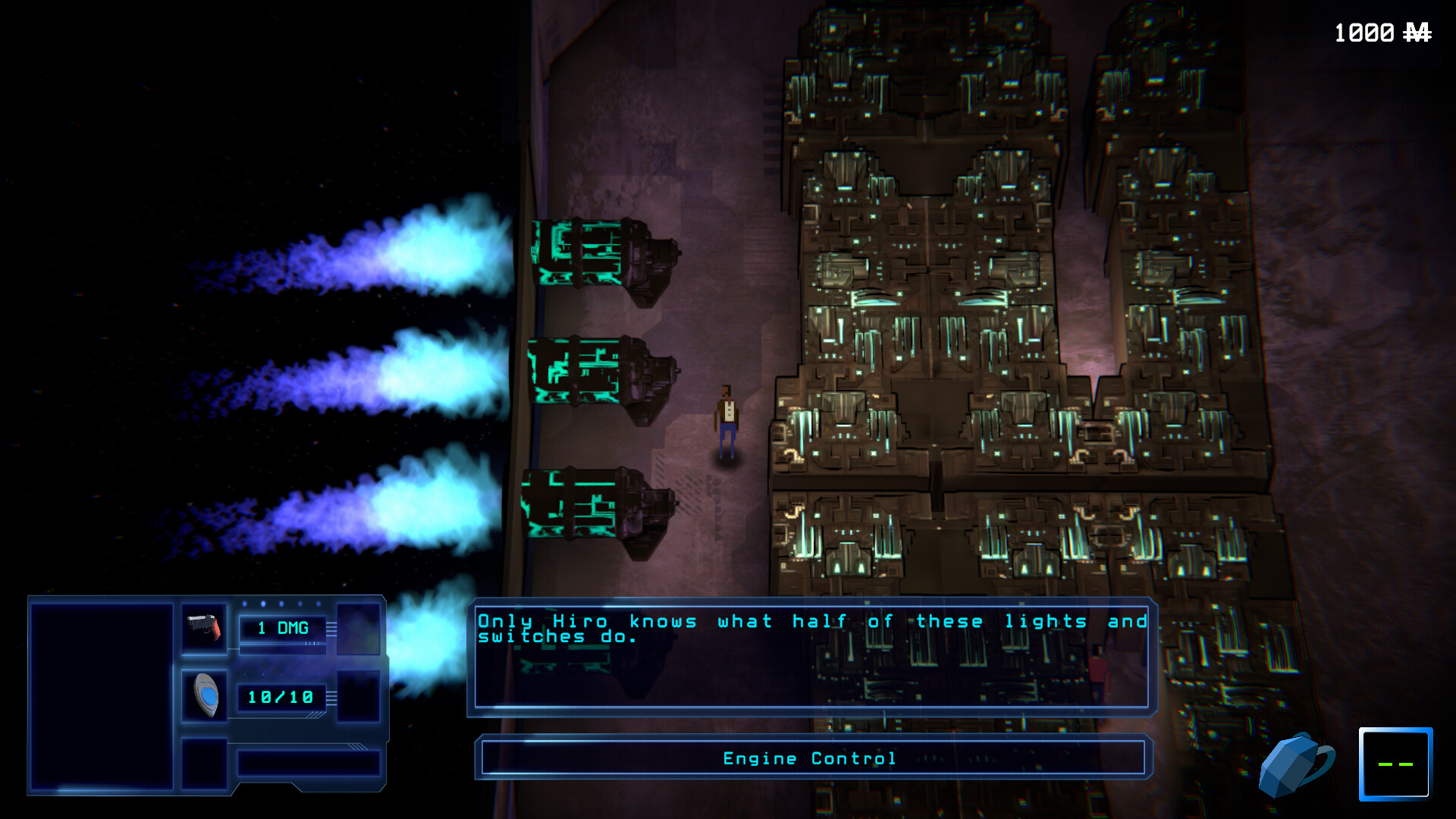Advance the Hiro lights dialogue box
The height and width of the screenshot is (819, 1456).
point(811,657)
